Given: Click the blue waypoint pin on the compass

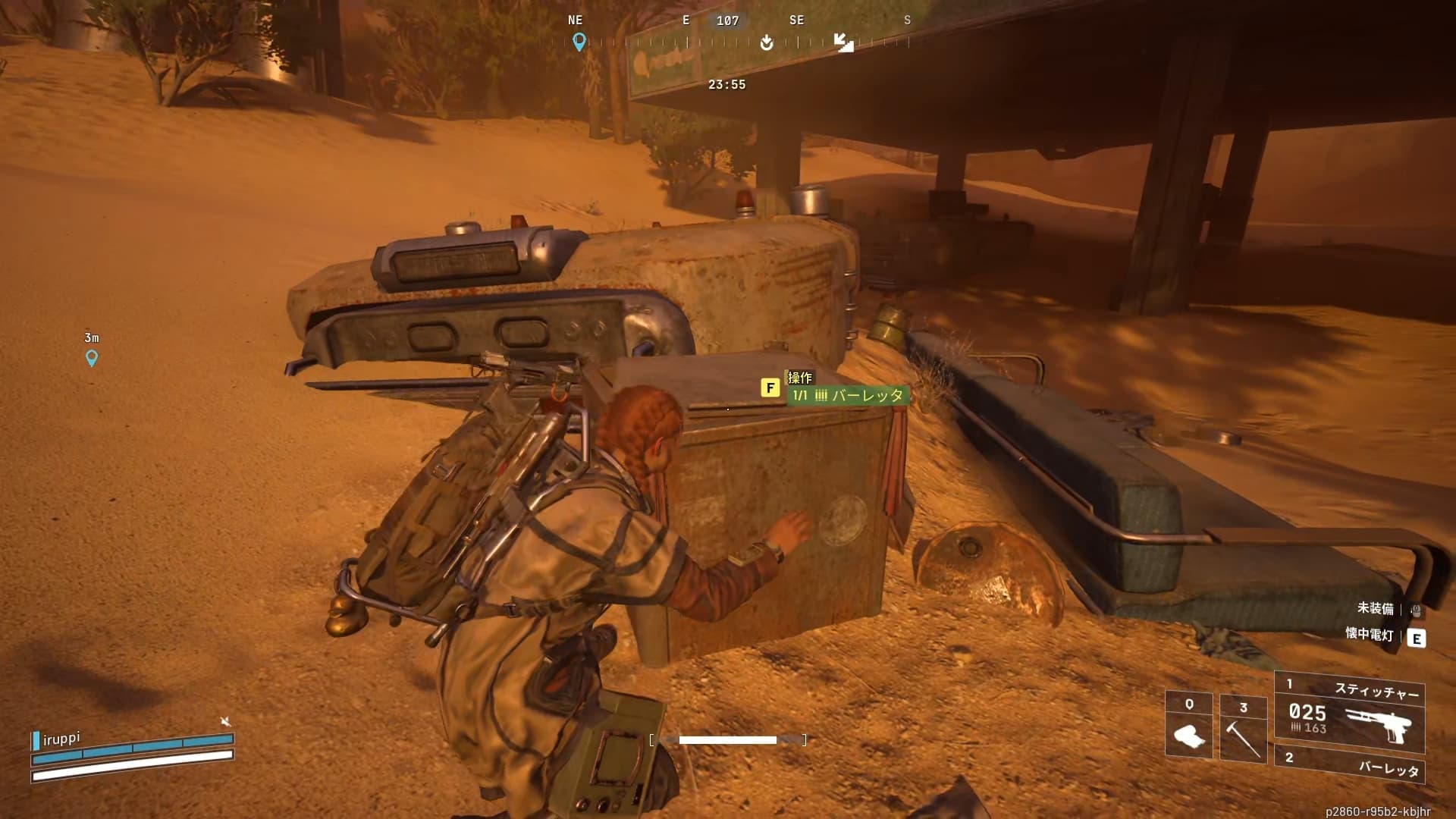Looking at the screenshot, I should (x=579, y=42).
